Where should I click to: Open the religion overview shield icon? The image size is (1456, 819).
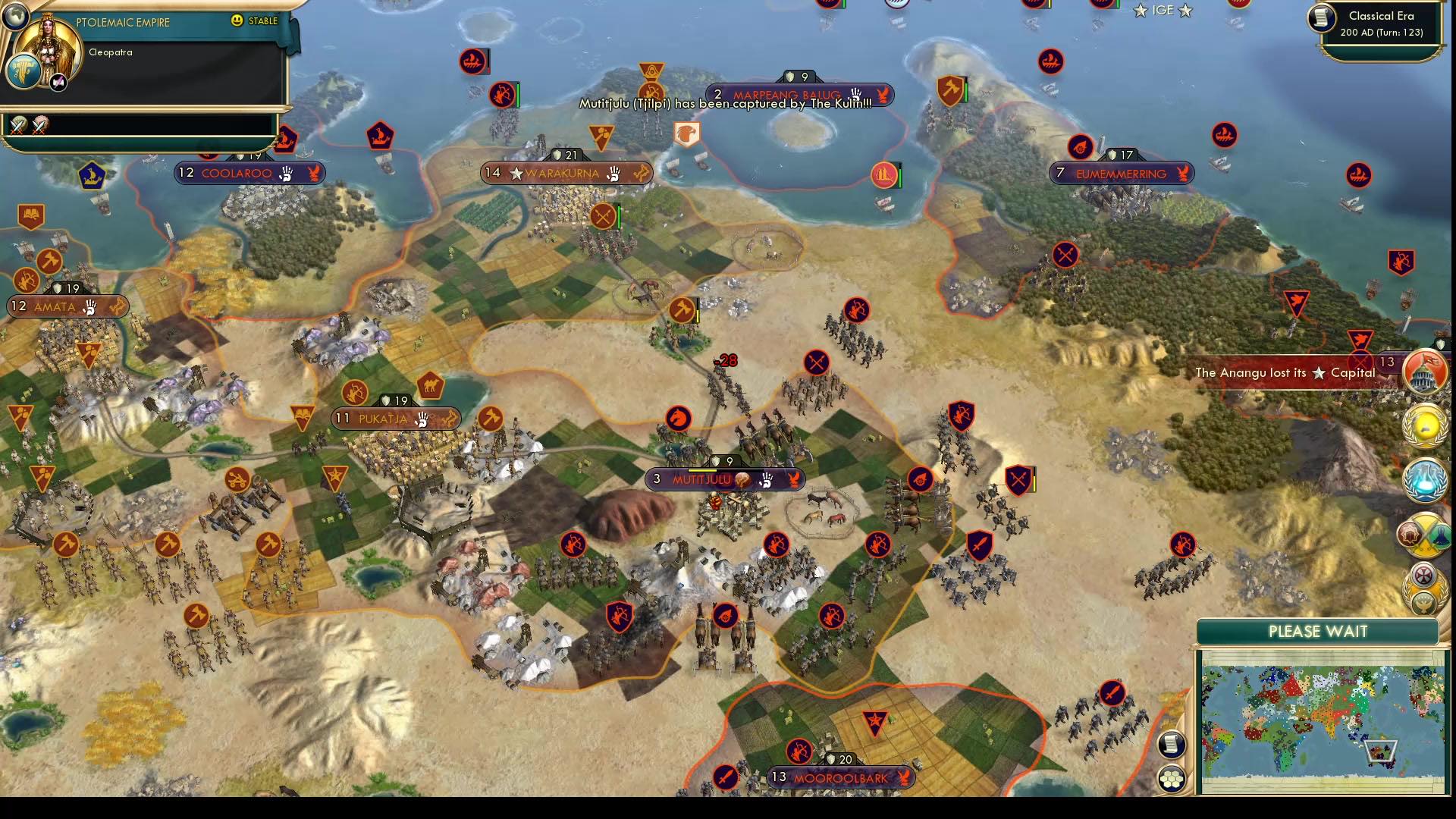1423,576
